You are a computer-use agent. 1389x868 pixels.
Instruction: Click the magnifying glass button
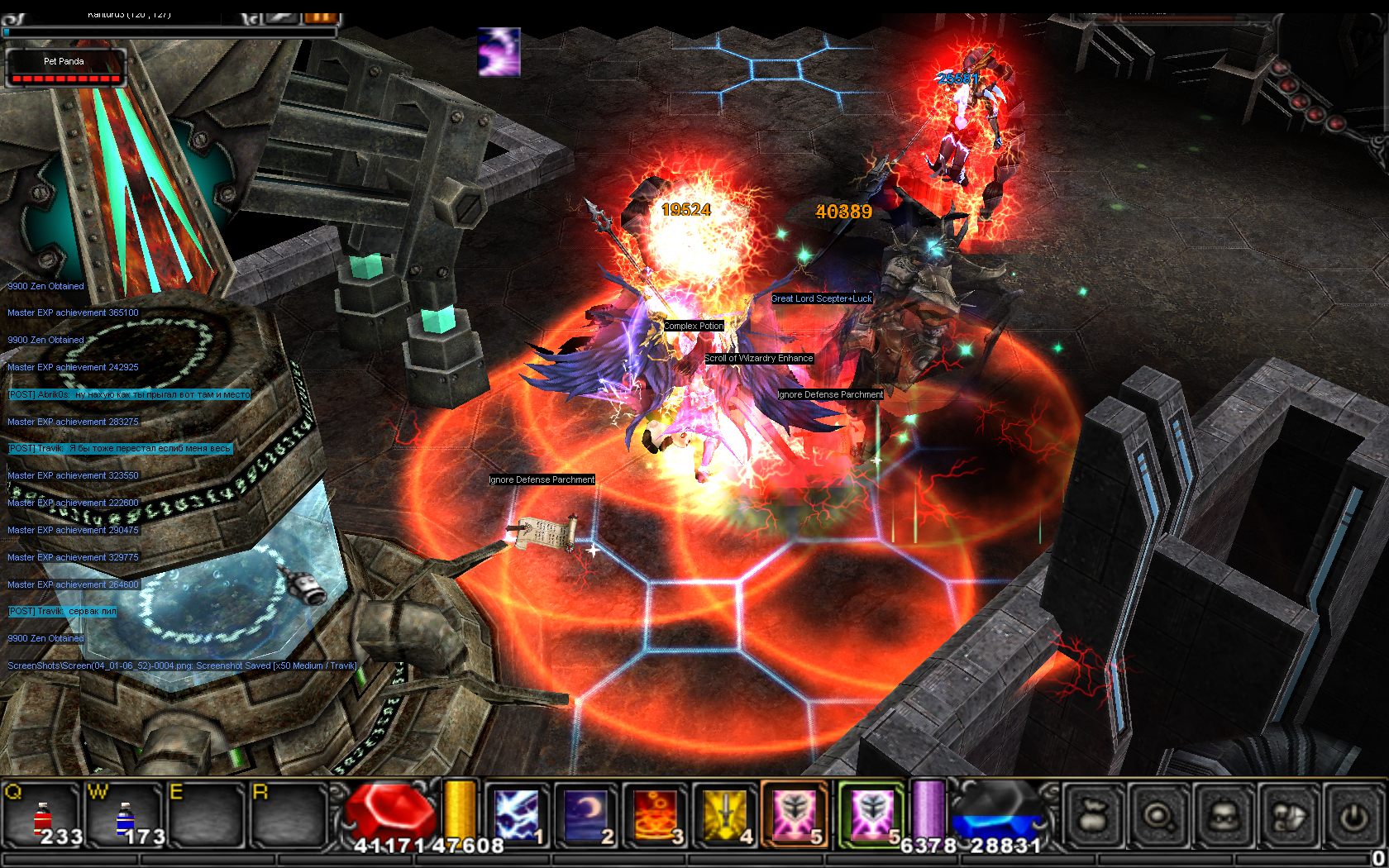1157,817
